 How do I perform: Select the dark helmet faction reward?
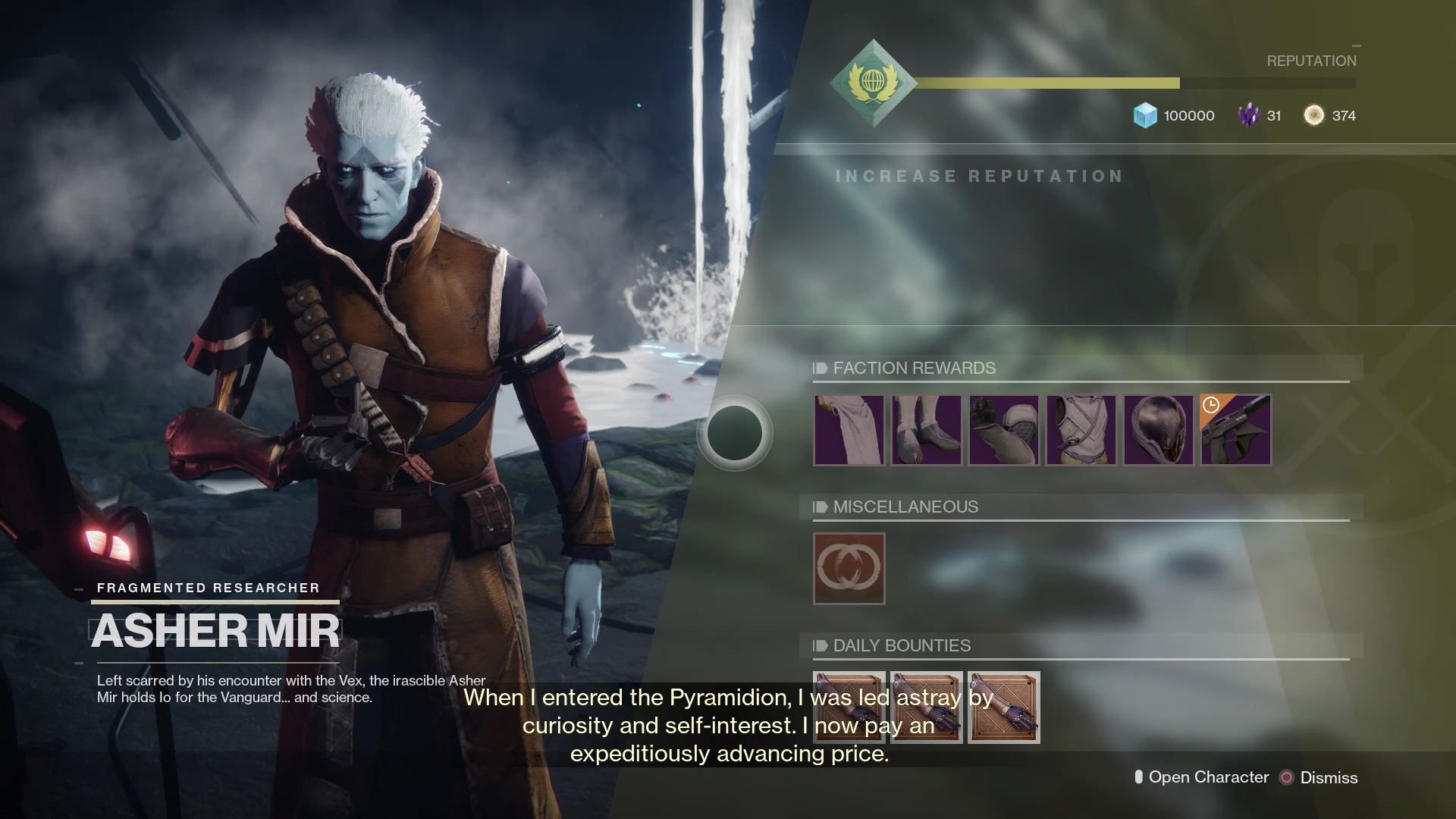tap(1158, 430)
